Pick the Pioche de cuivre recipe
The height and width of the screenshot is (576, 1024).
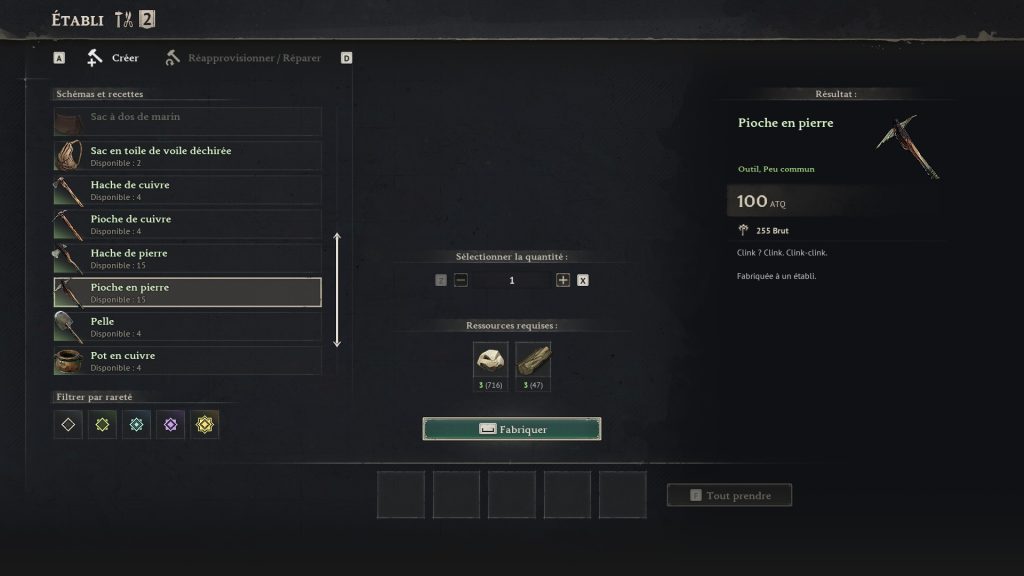click(x=187, y=224)
